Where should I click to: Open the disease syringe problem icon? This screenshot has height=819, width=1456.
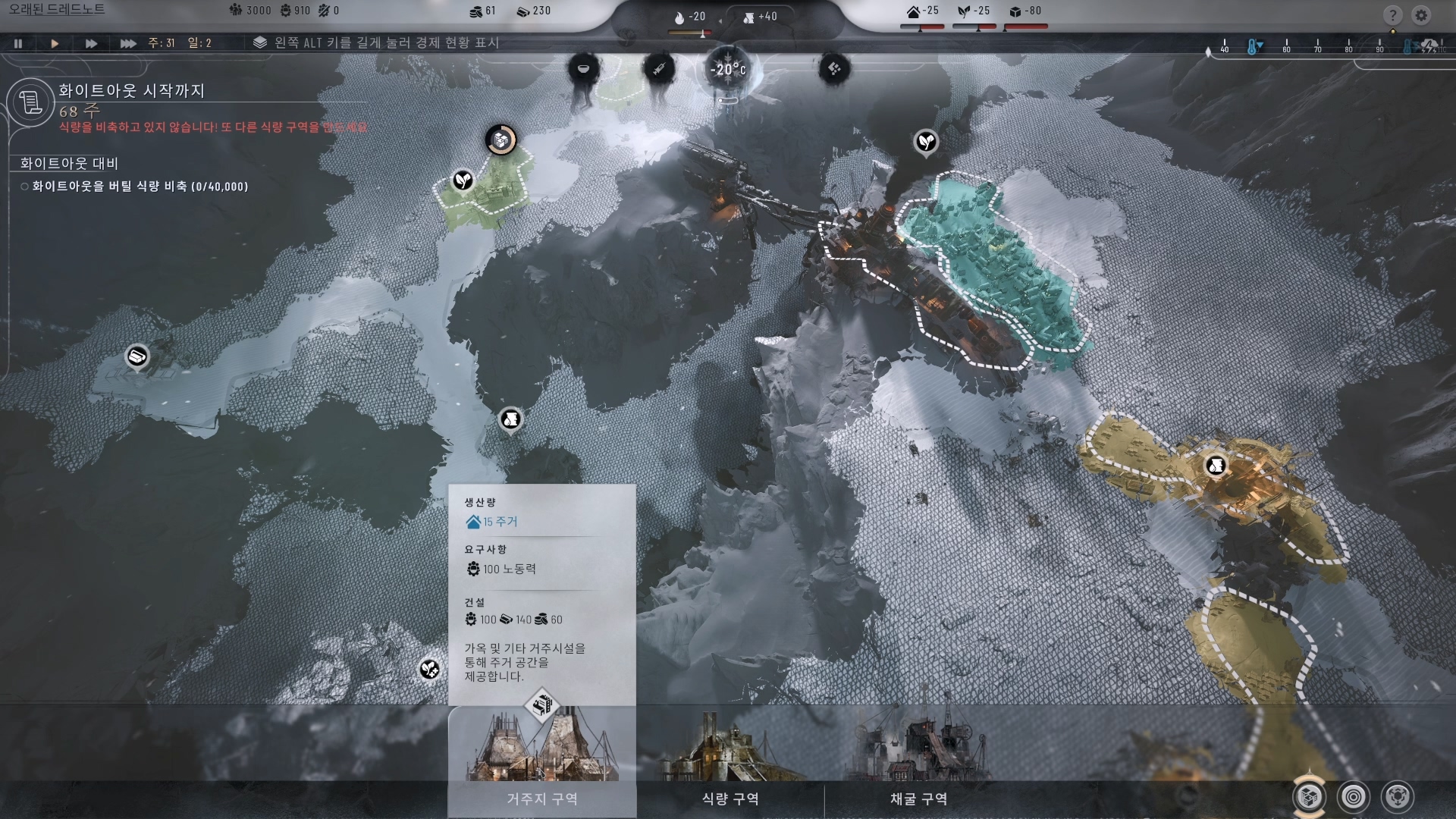(658, 69)
